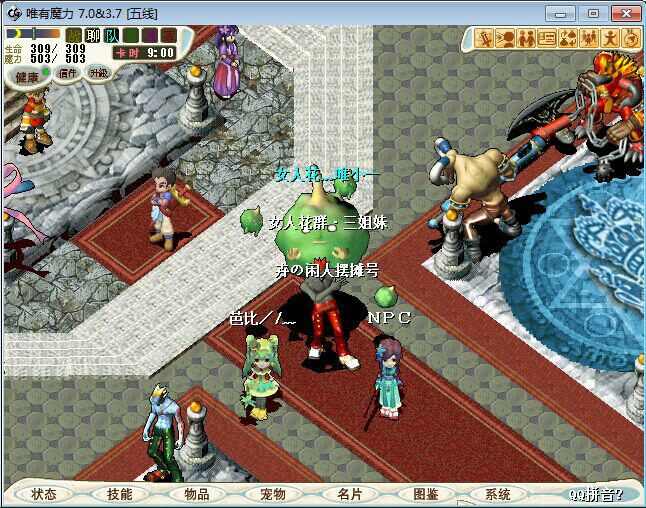Image resolution: width=646 pixels, height=508 pixels.
Task: Open the 系统 system menu
Action: (x=498, y=494)
